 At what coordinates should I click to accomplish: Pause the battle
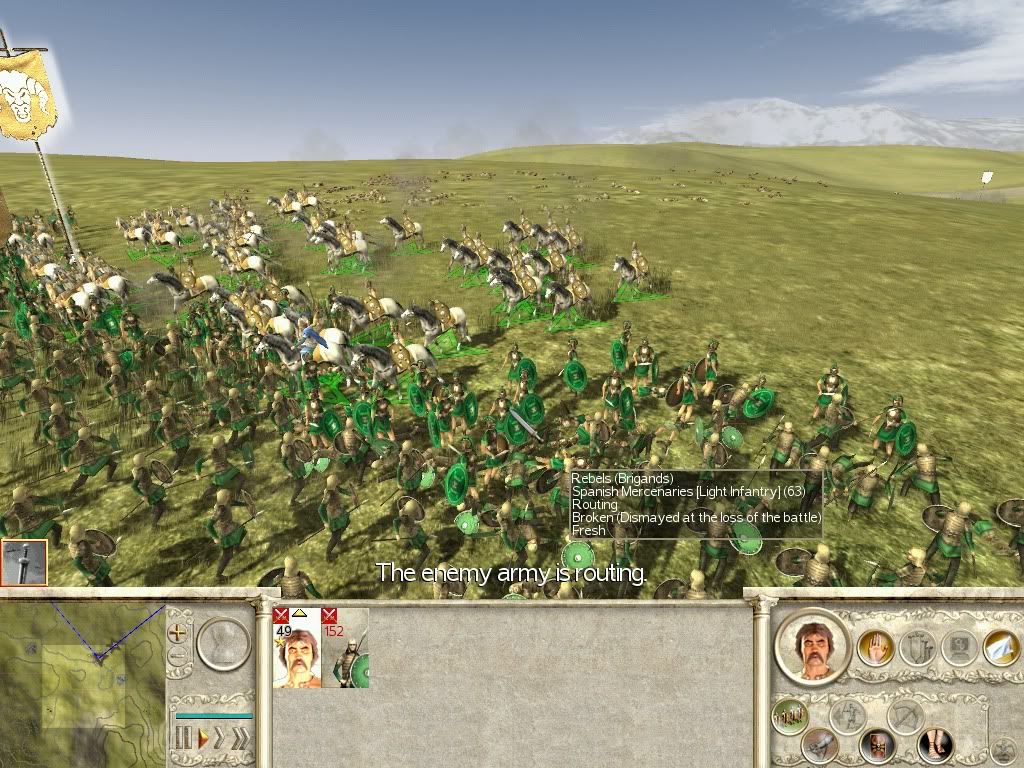184,739
